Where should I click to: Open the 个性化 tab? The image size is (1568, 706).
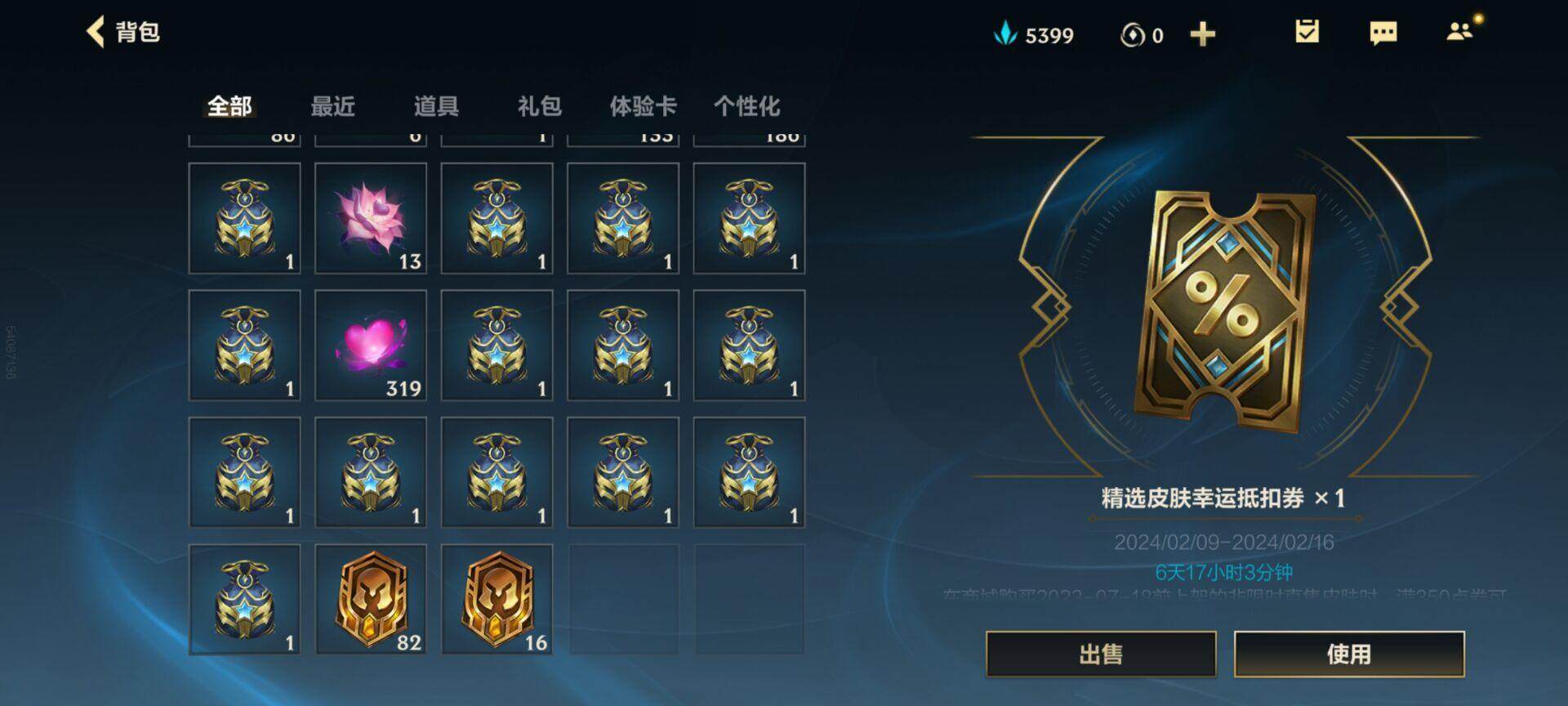click(x=748, y=106)
